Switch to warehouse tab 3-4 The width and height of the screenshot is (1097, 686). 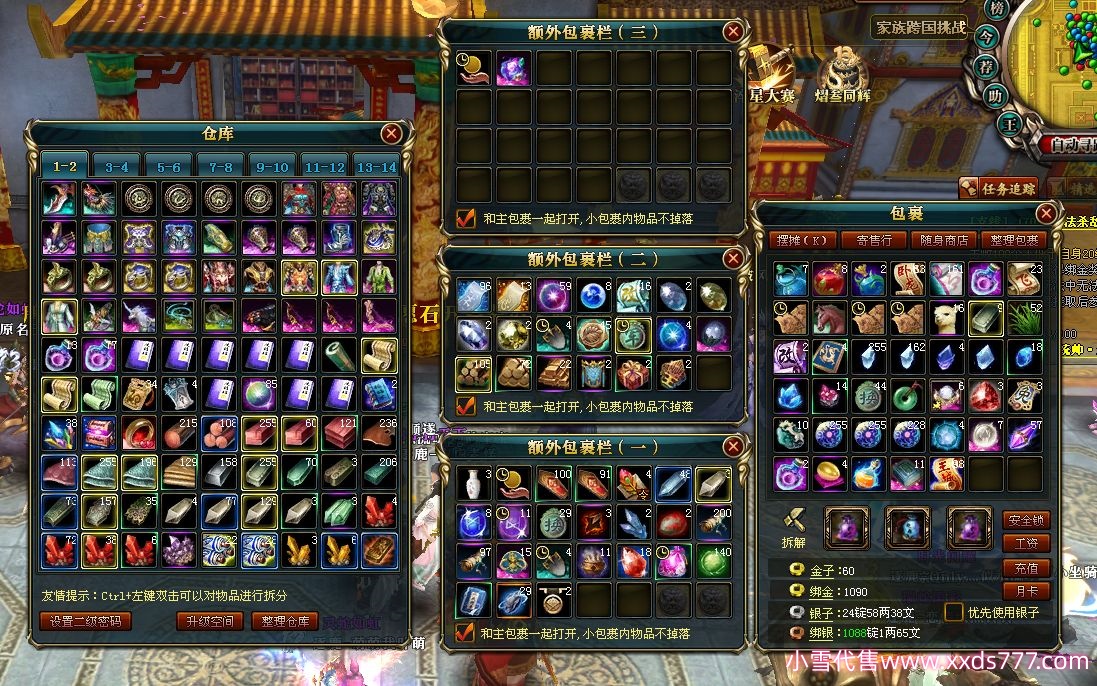(117, 167)
